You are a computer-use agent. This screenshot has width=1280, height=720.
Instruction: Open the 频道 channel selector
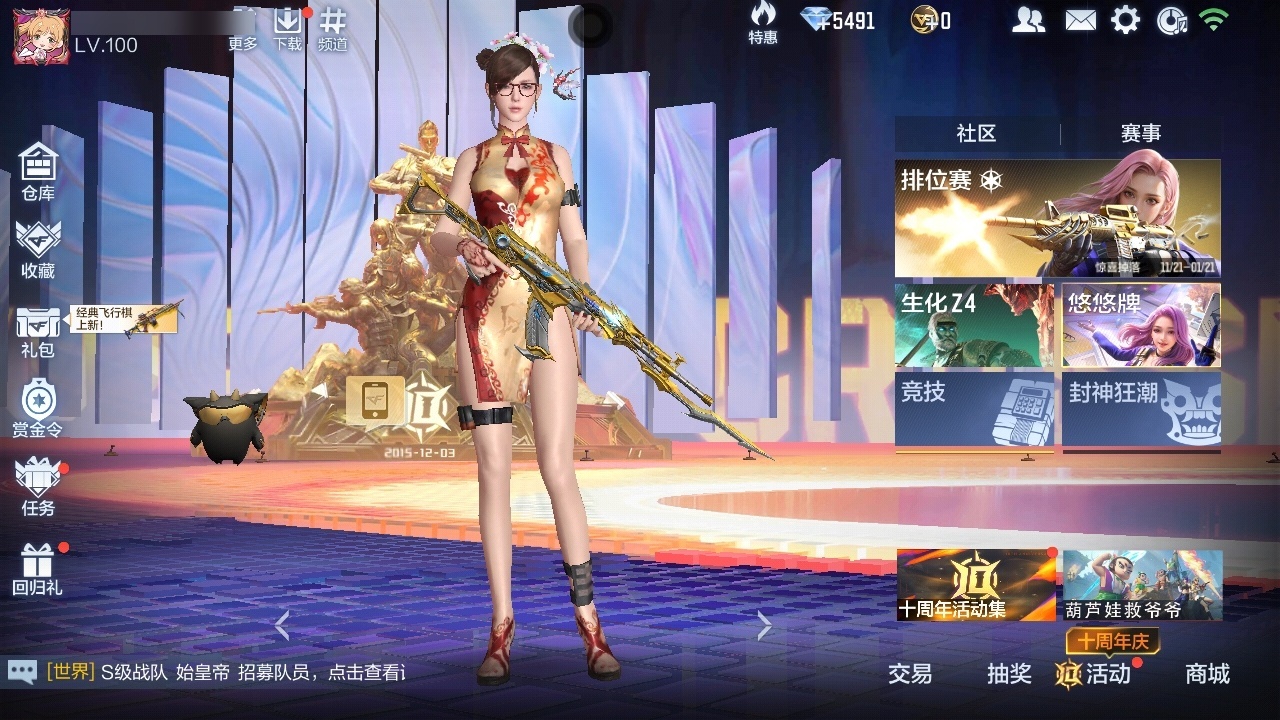coord(333,28)
